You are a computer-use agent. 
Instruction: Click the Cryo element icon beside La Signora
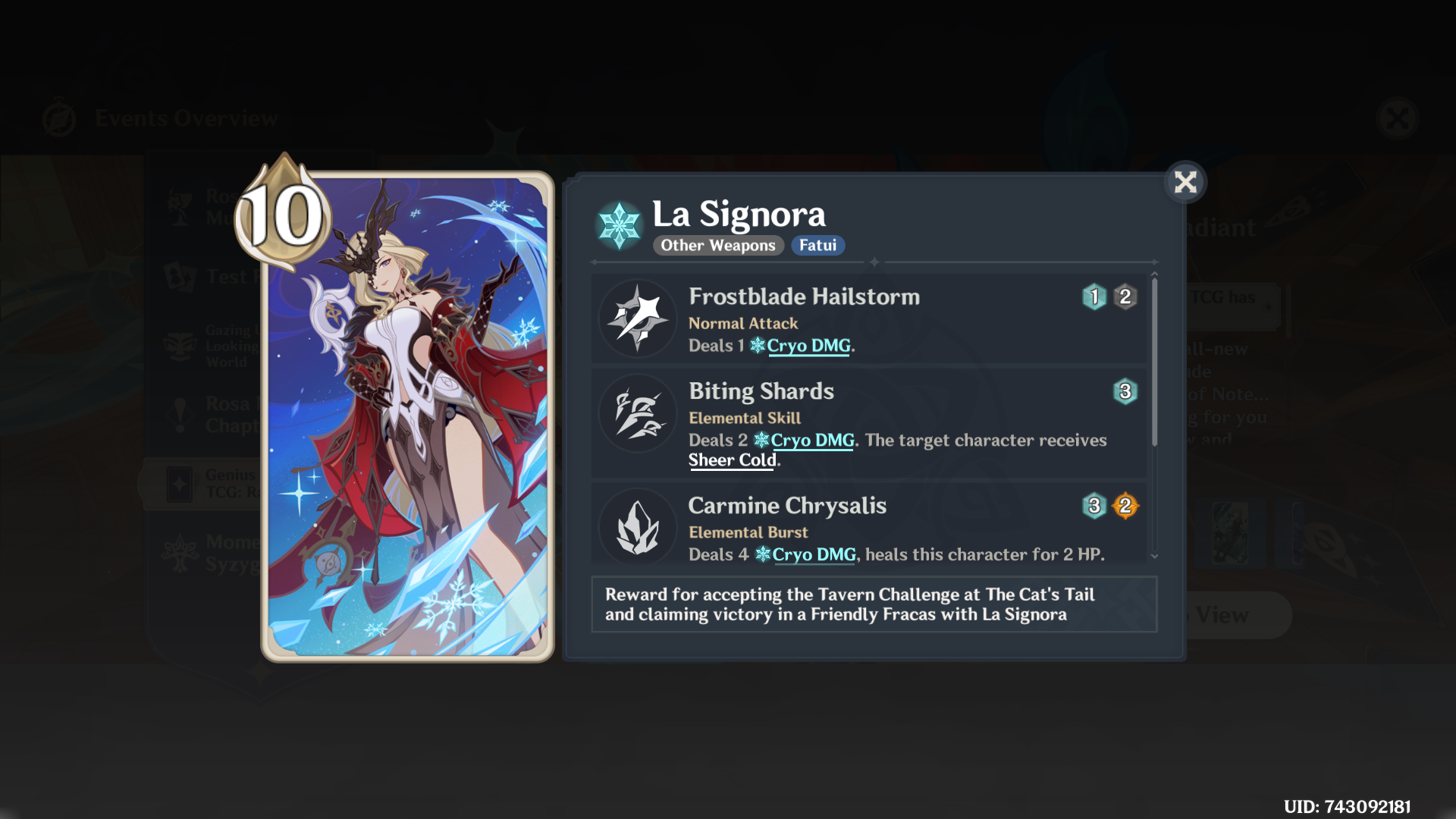pyautogui.click(x=618, y=224)
